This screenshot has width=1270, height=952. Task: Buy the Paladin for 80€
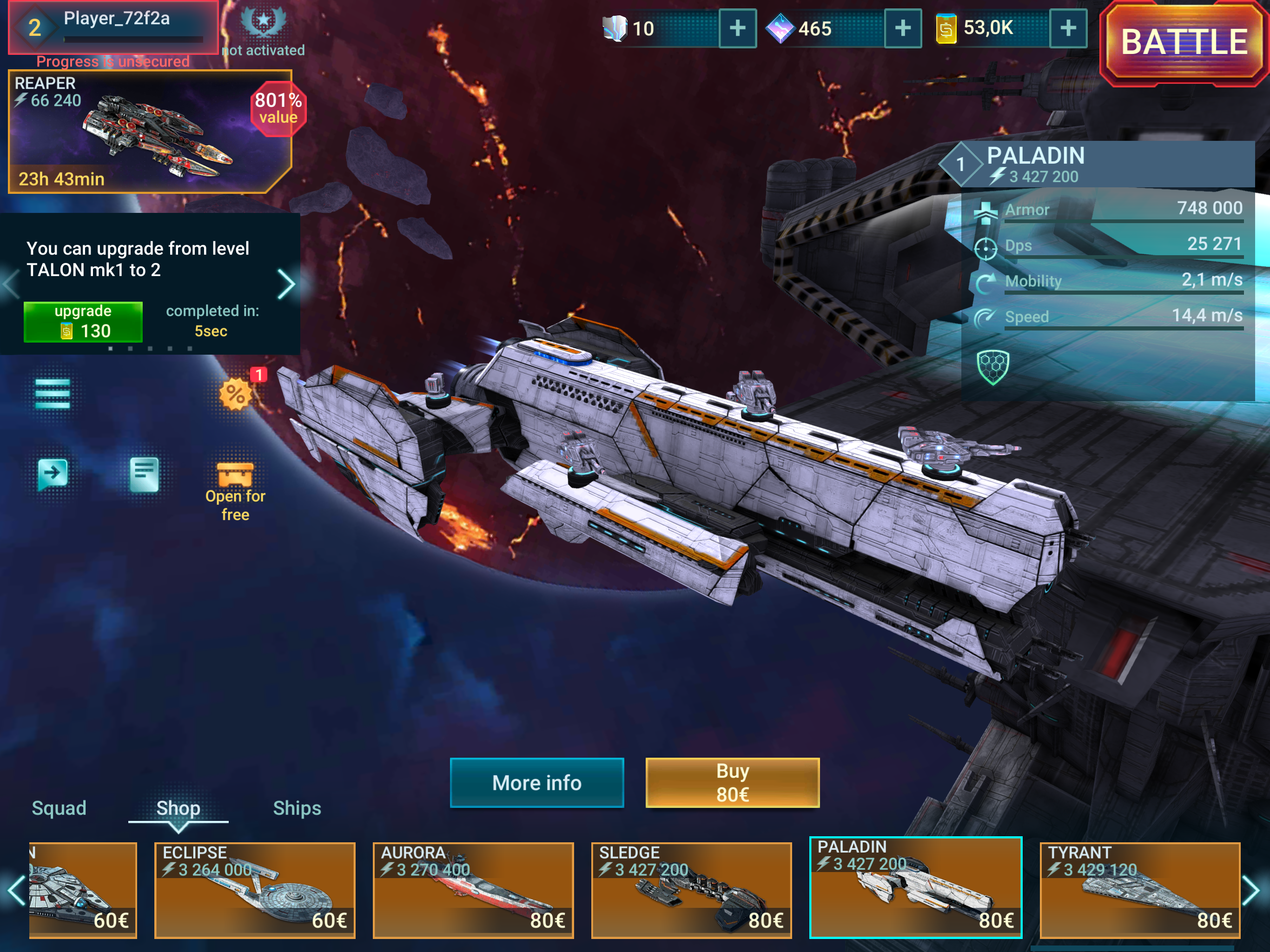point(732,783)
